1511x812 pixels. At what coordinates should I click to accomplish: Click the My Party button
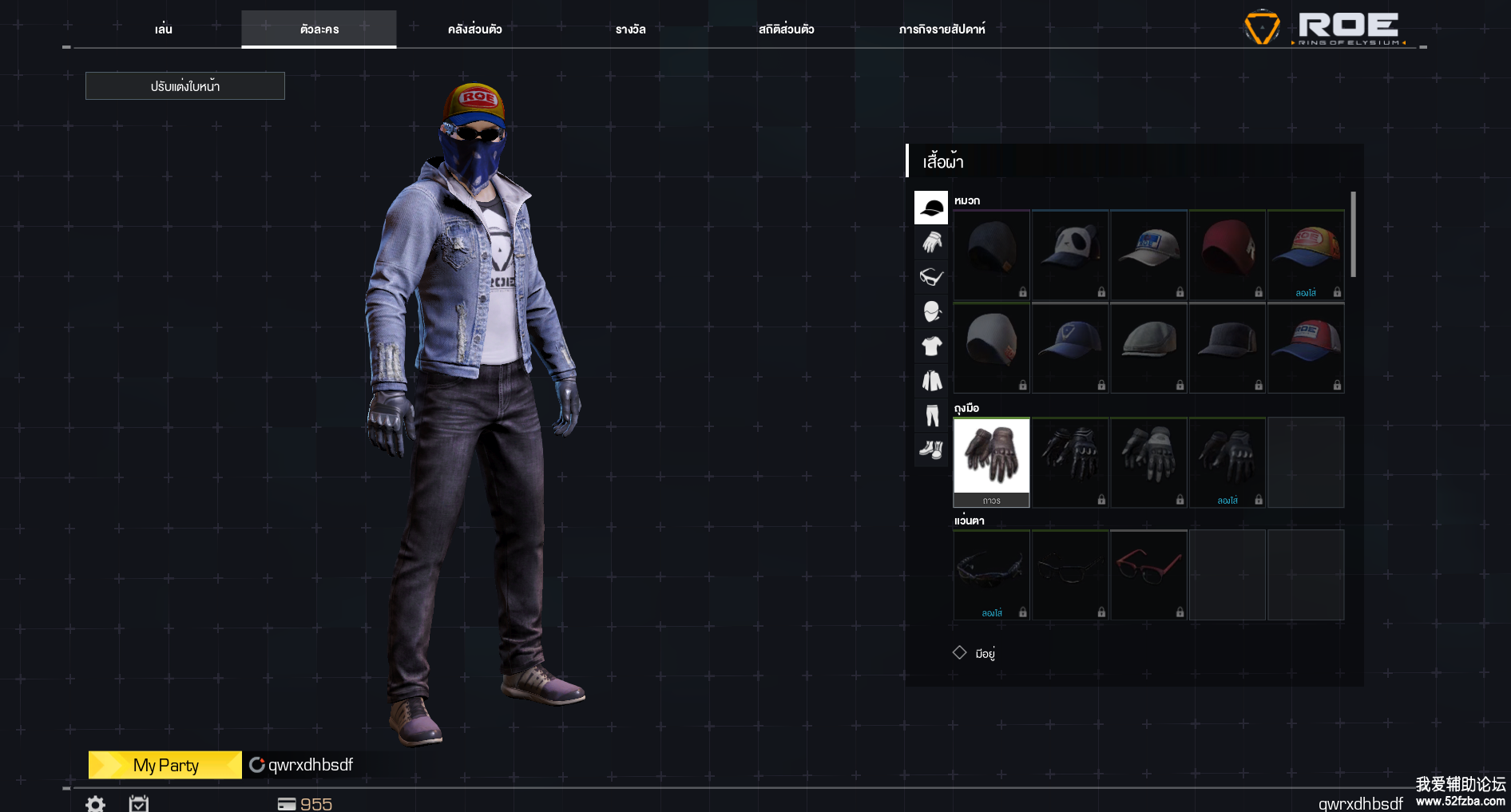coord(165,765)
